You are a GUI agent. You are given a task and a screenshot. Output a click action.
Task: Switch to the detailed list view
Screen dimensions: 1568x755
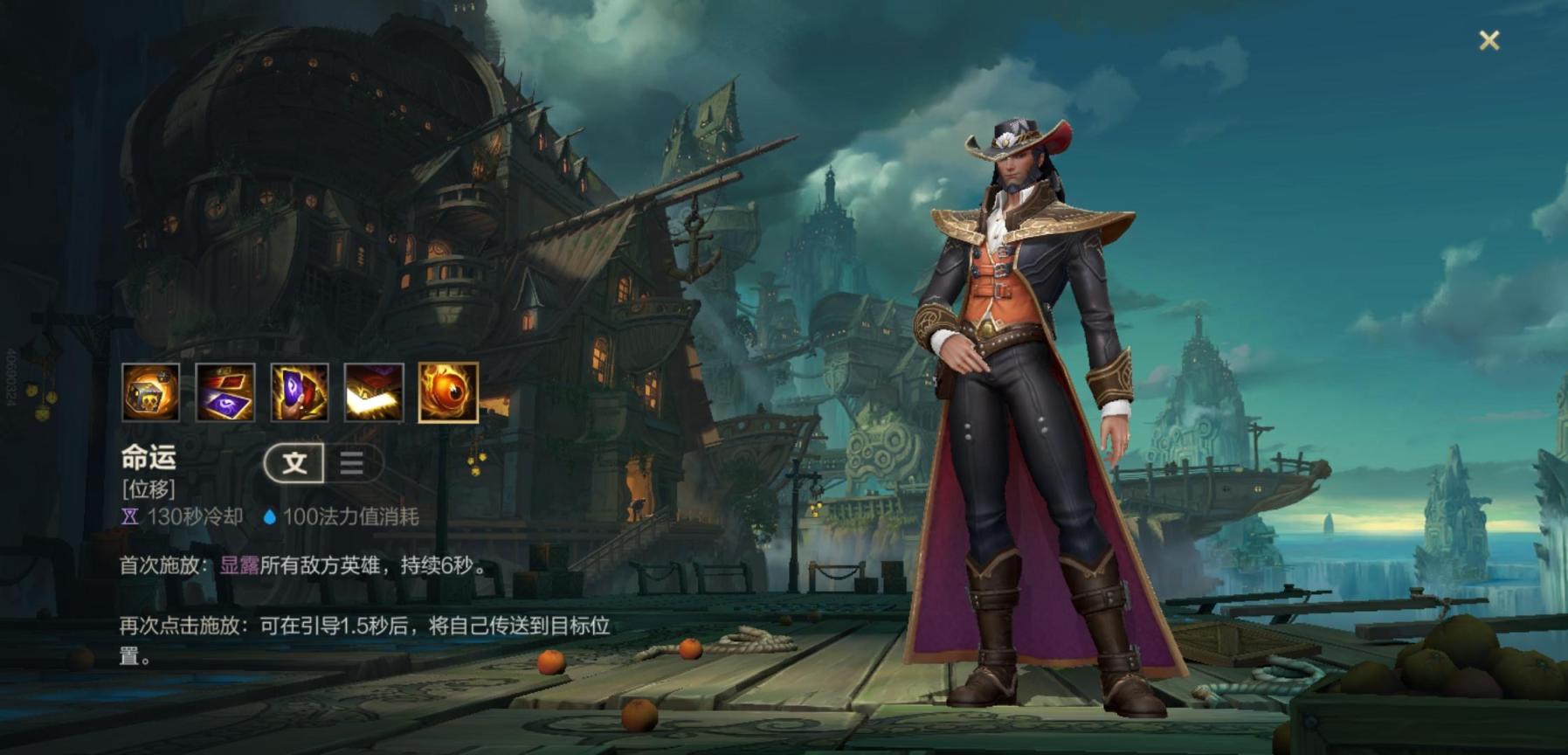[x=352, y=462]
